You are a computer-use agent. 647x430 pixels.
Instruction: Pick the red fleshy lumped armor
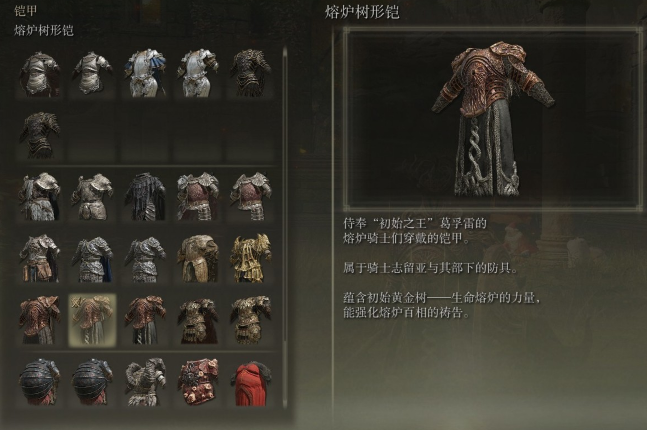click(x=197, y=382)
